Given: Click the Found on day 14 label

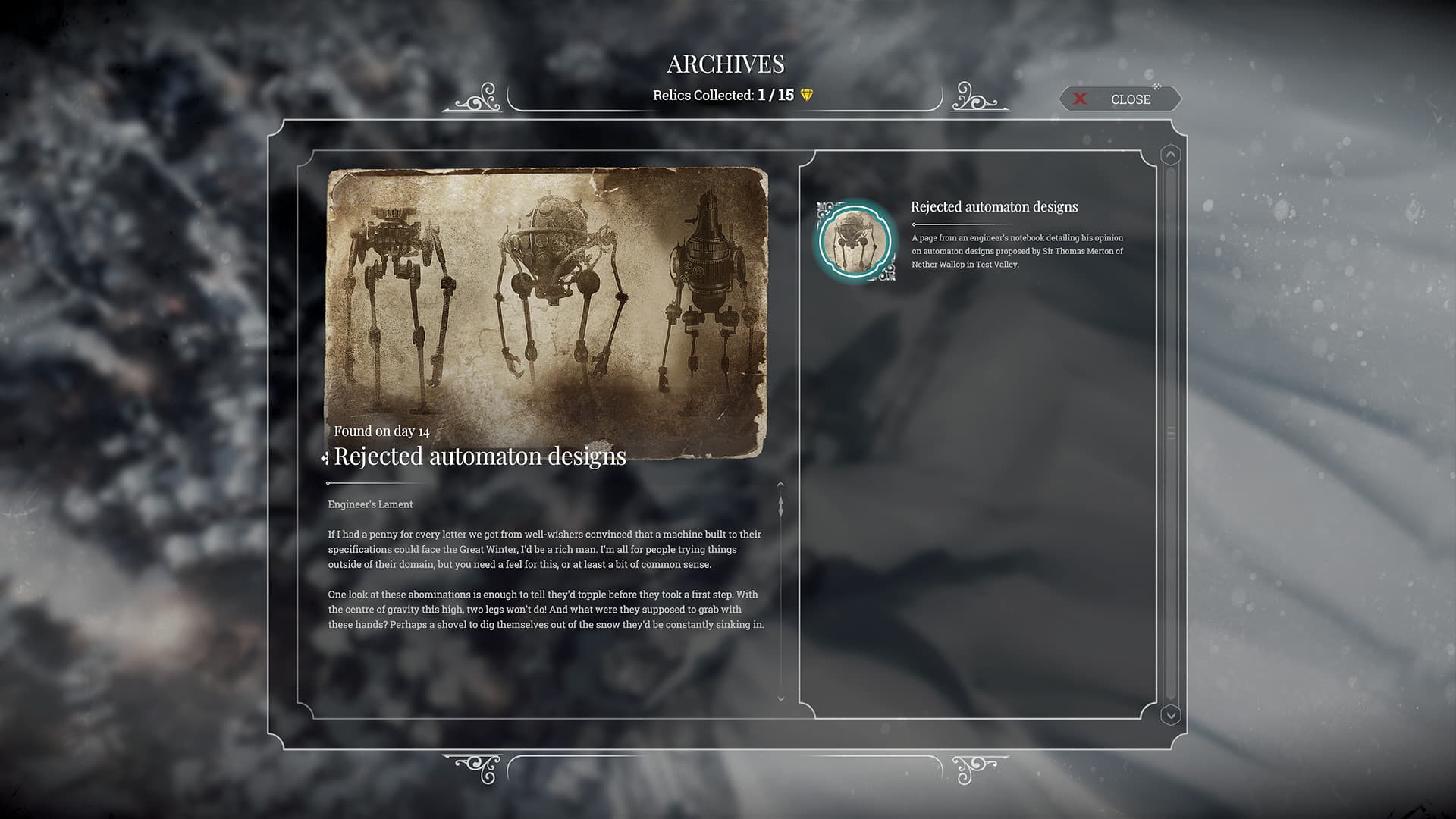Looking at the screenshot, I should pyautogui.click(x=381, y=430).
